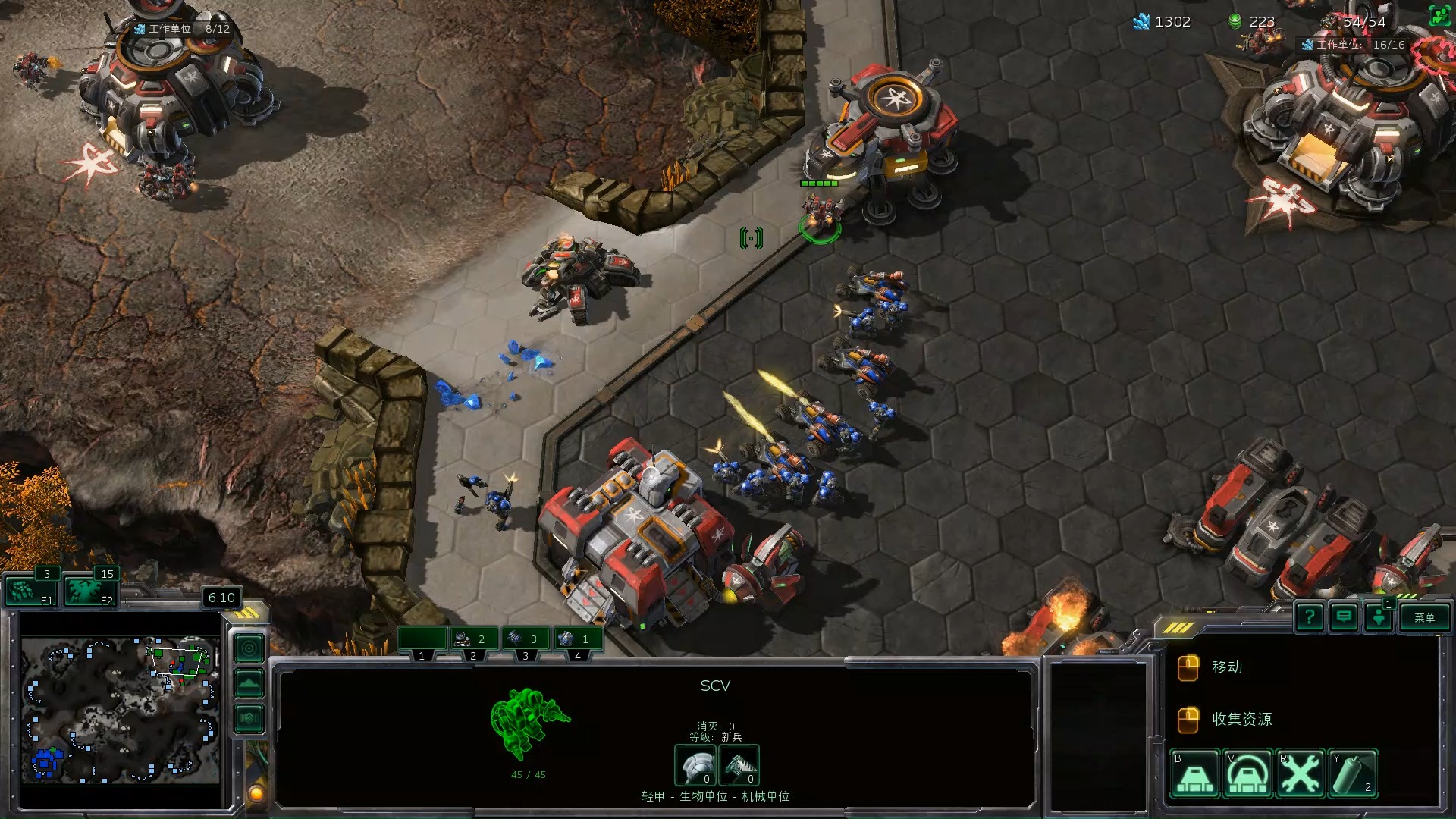The width and height of the screenshot is (1456, 819).
Task: Select all army units with F2 button
Action: click(x=89, y=591)
